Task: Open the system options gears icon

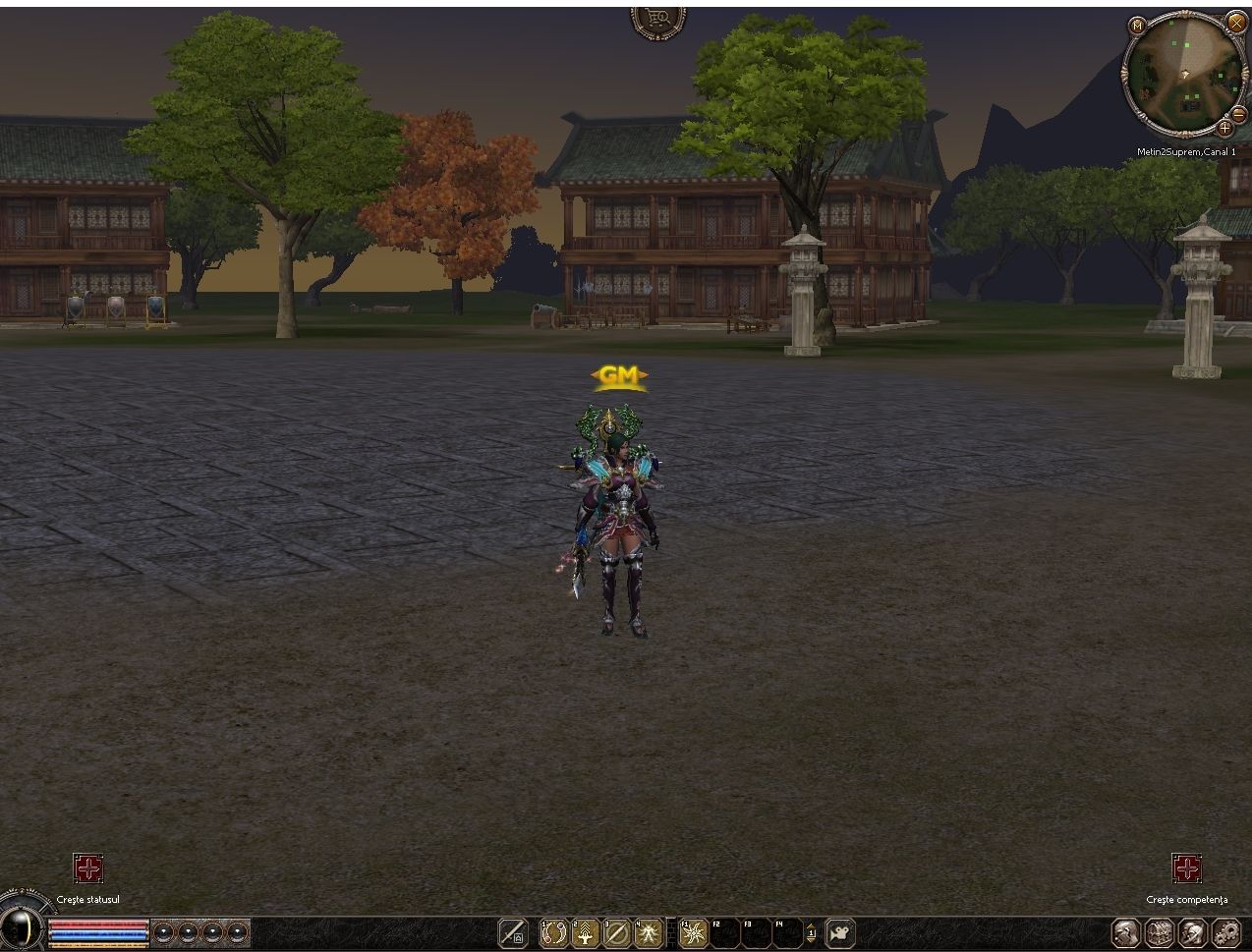Action: pyautogui.click(x=1225, y=932)
